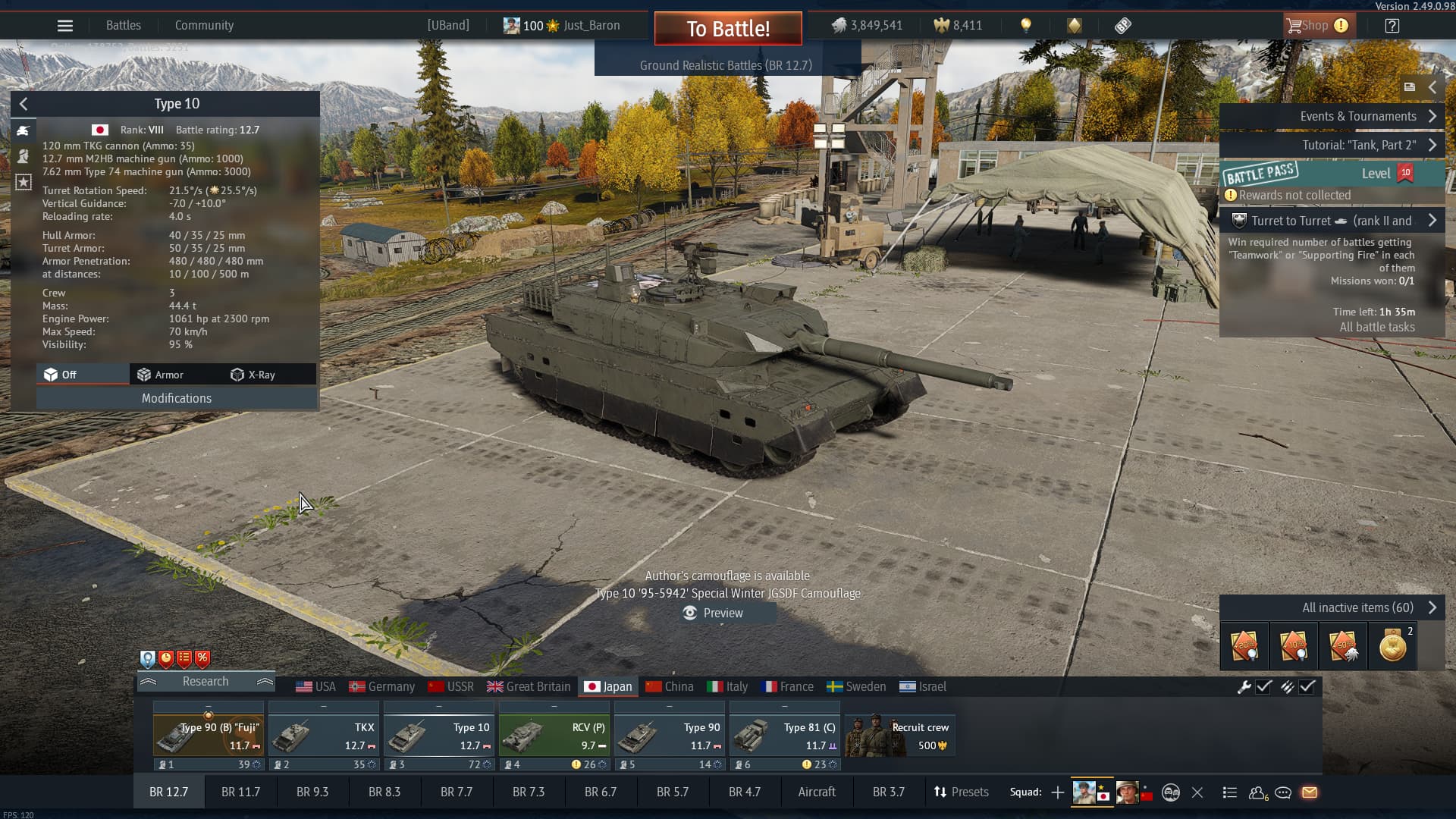Open the hamburger main menu
Viewport: 1456px width, 819px height.
point(65,26)
